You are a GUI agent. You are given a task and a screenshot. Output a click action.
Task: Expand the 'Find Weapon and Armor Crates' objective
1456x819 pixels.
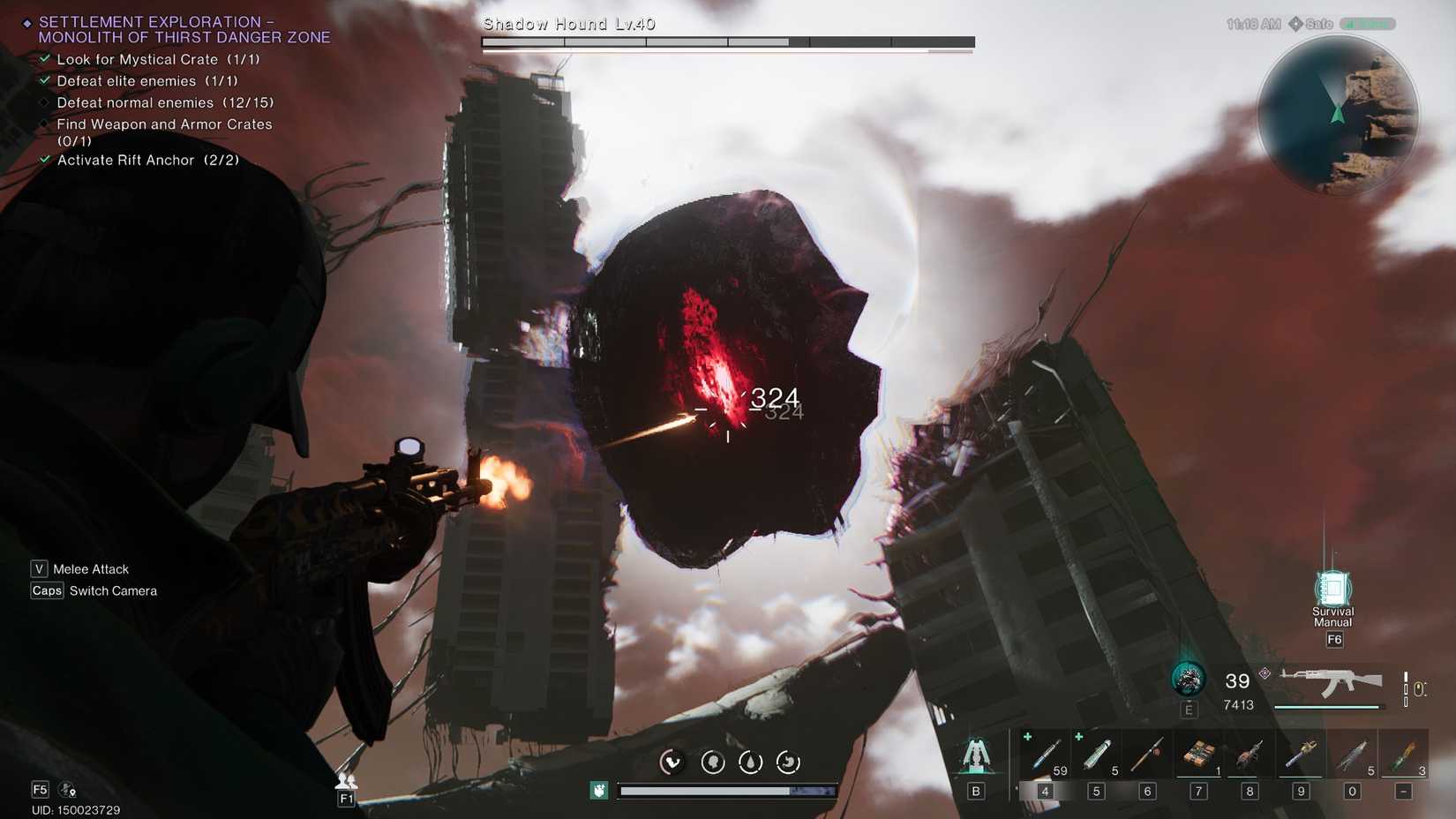[44, 124]
